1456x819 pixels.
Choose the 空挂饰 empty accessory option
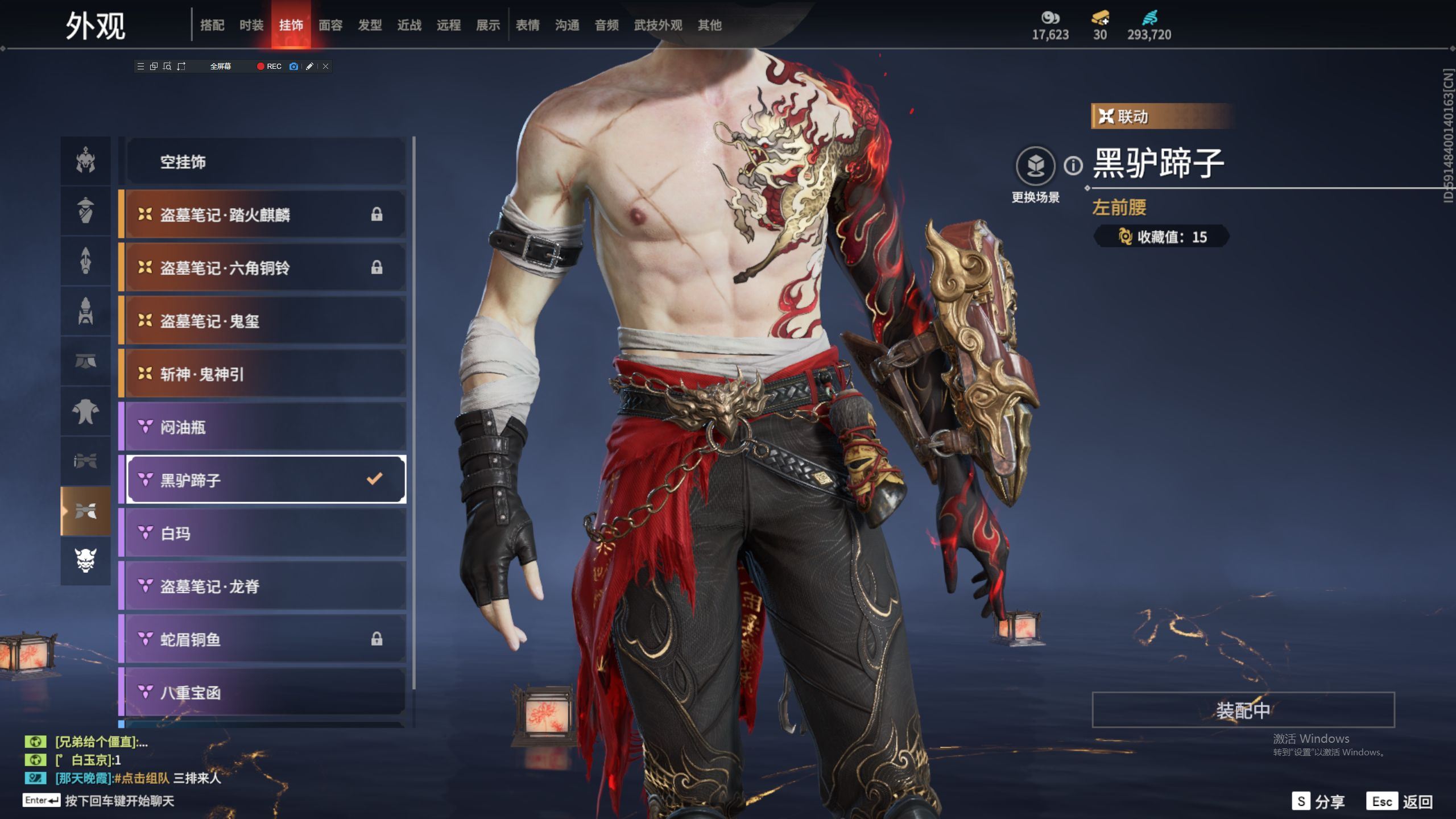265,162
